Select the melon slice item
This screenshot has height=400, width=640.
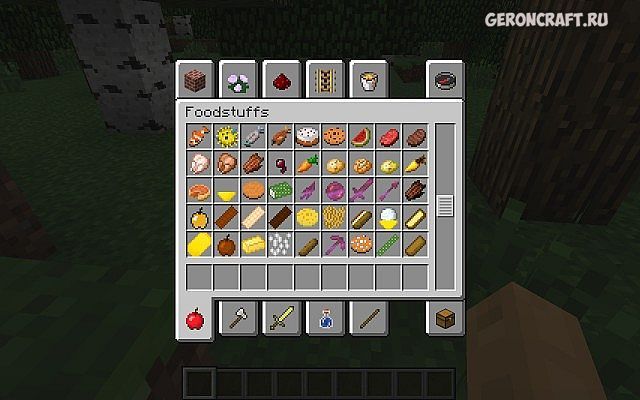coord(362,137)
